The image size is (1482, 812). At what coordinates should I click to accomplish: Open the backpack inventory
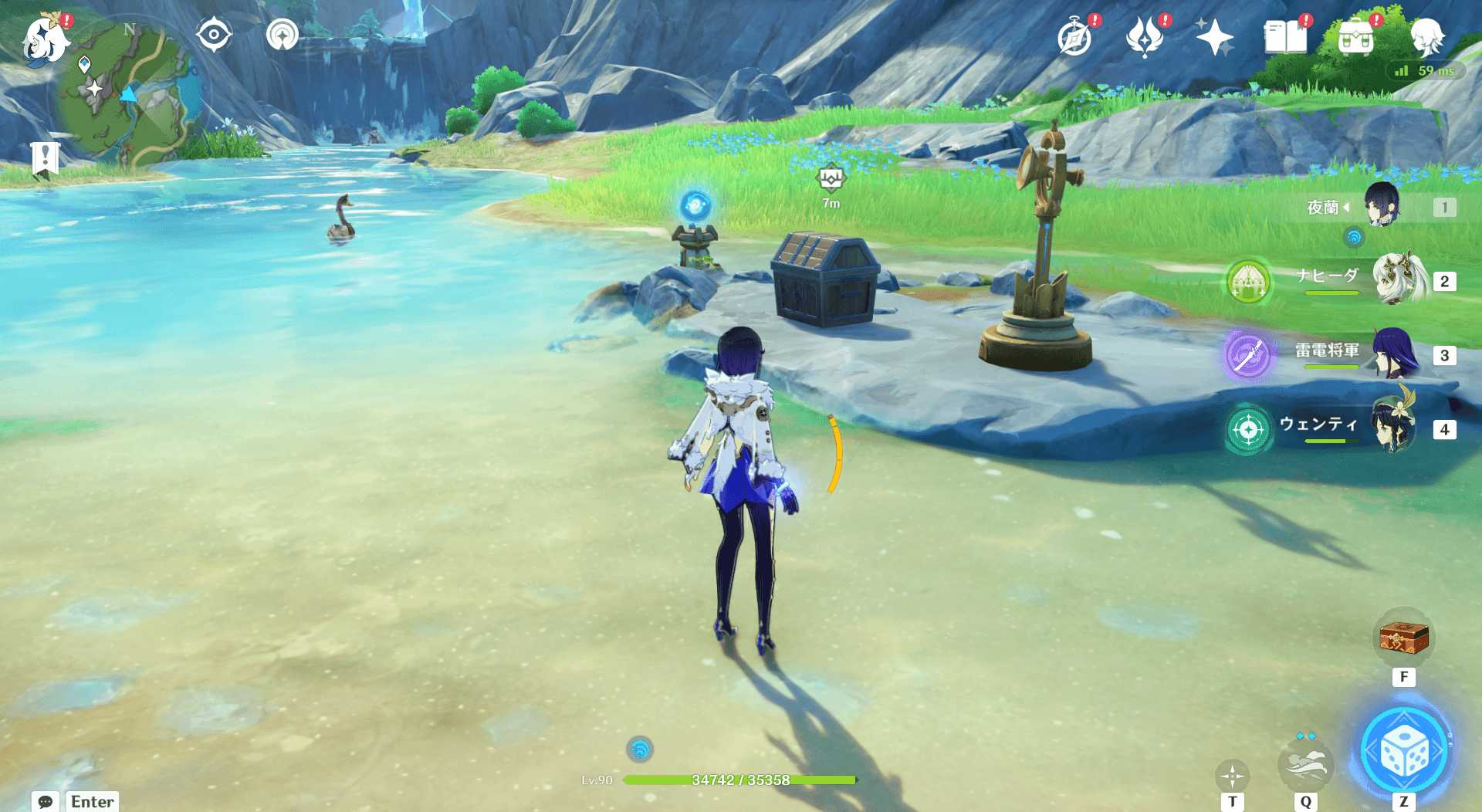1356,38
